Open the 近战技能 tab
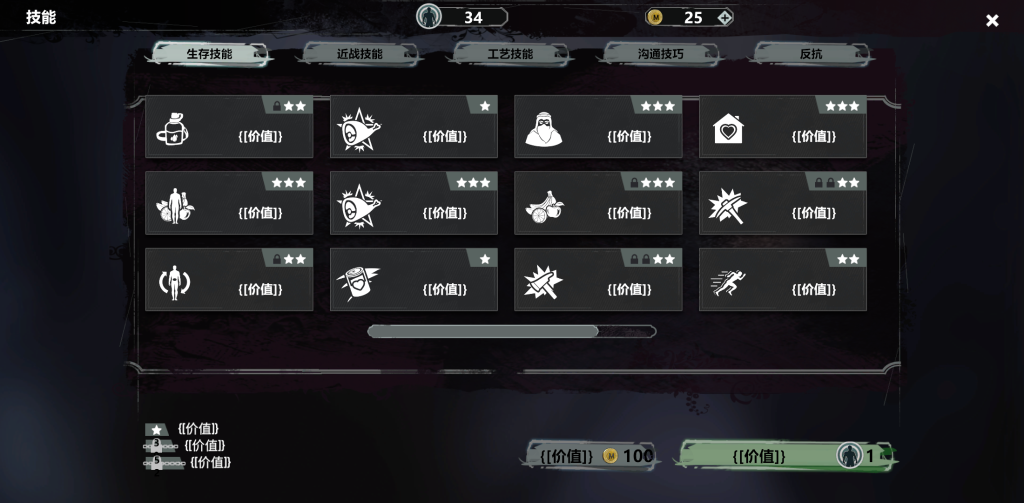The width and height of the screenshot is (1024, 503). pos(359,54)
